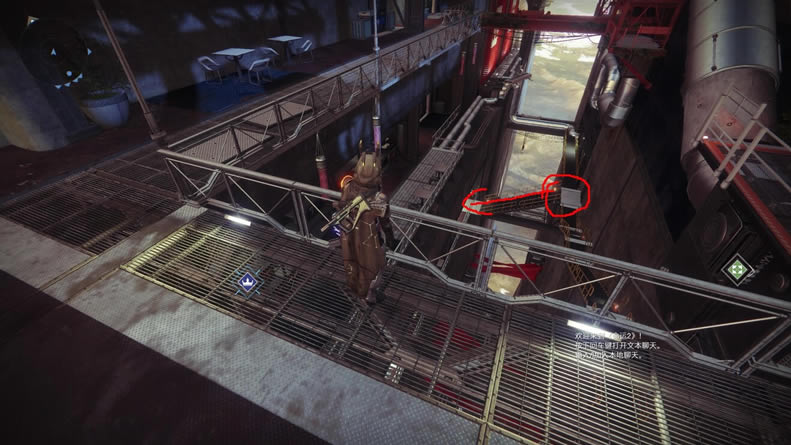Select the green diamond waypoint marker
Screen dimensions: 791x445
point(736,267)
